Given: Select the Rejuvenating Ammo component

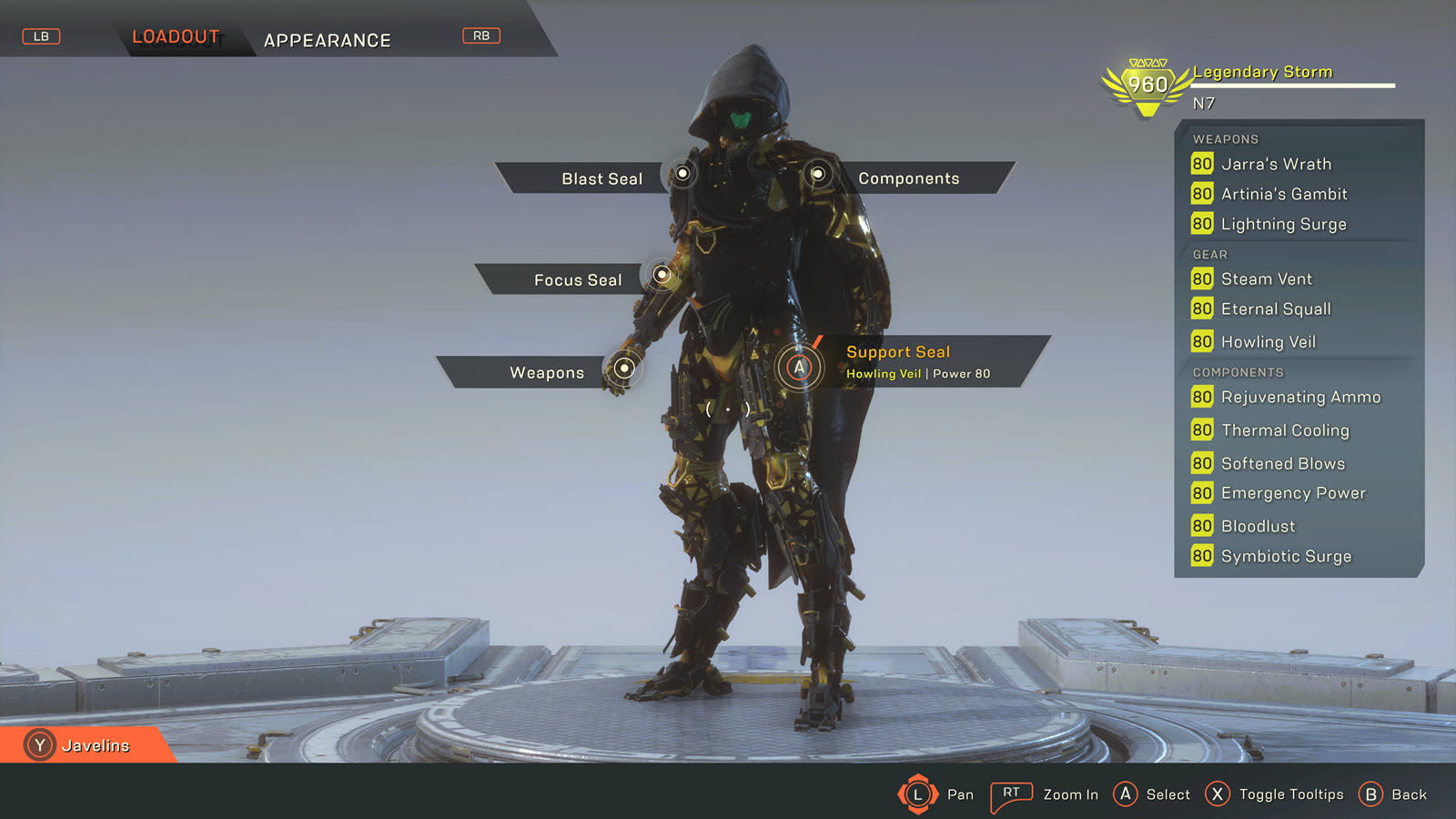Looking at the screenshot, I should 1300,397.
